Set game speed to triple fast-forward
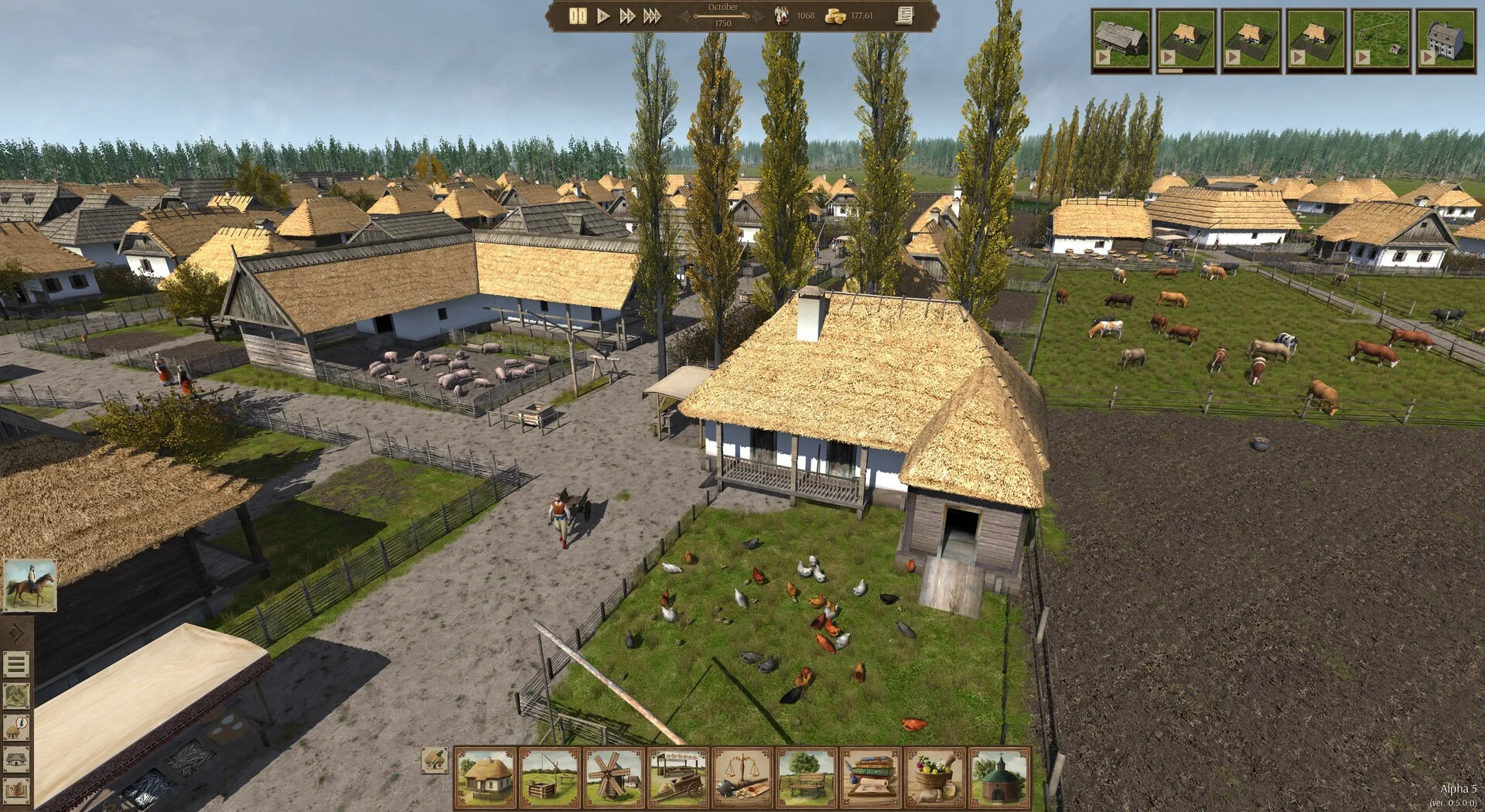 point(652,15)
